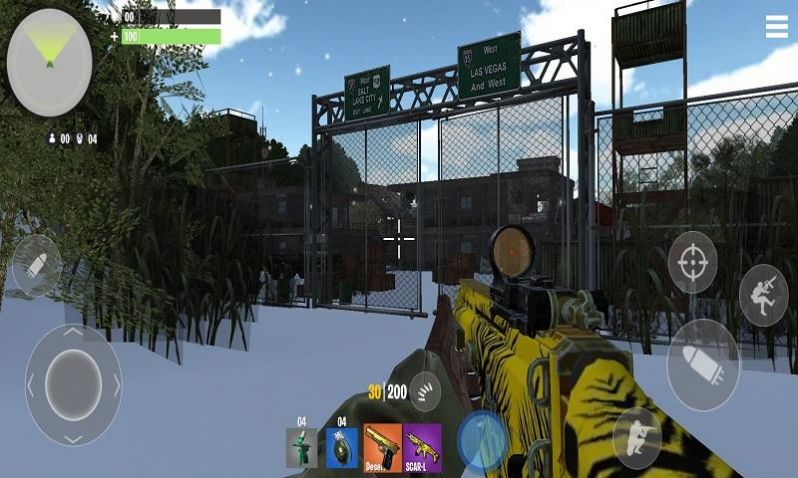Screen dimensions: 798x478
Task: Open the hamburger pause menu
Action: (x=777, y=27)
